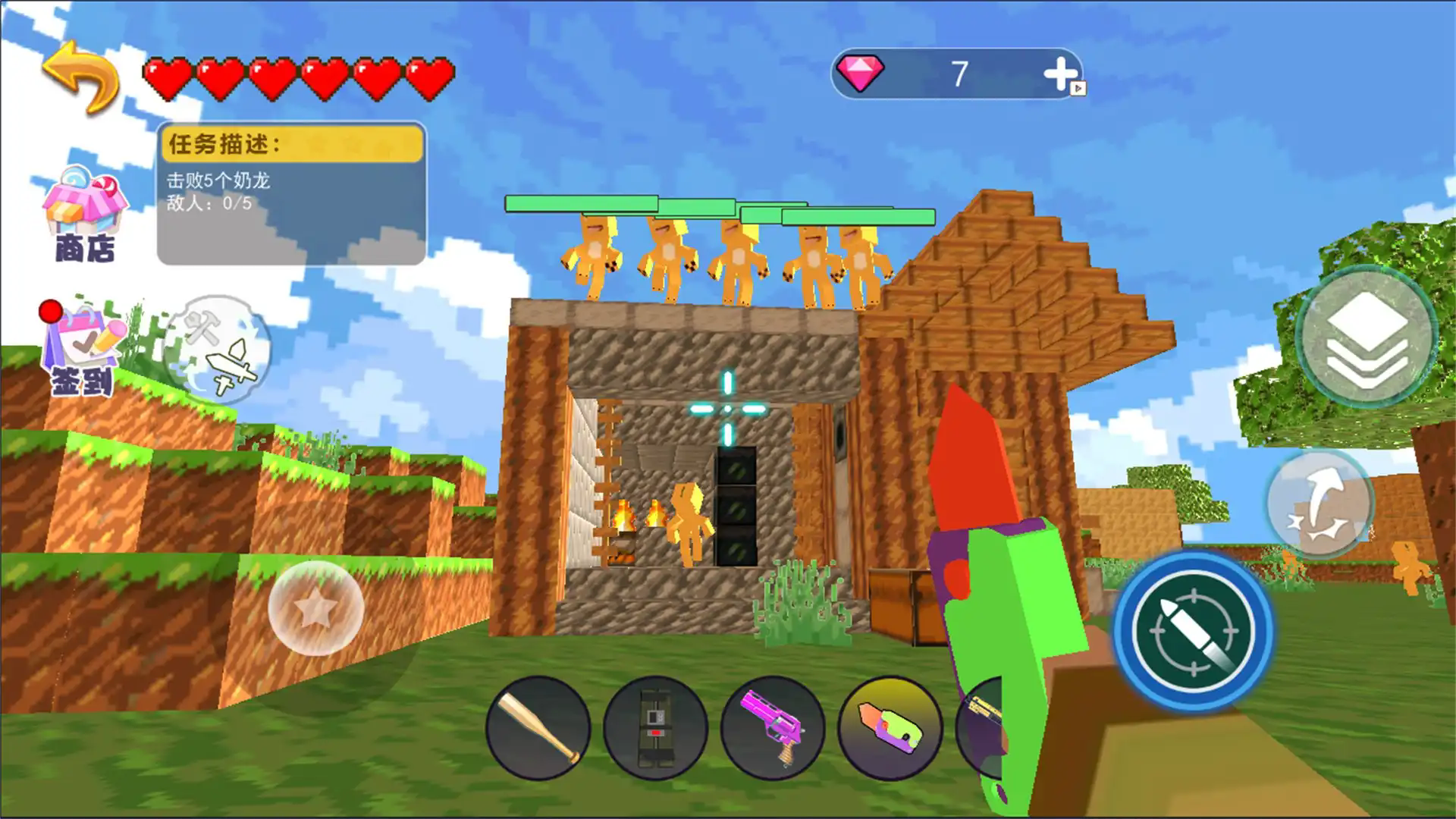Select the baseball bat weapon slot
1456x819 pixels.
pyautogui.click(x=538, y=729)
